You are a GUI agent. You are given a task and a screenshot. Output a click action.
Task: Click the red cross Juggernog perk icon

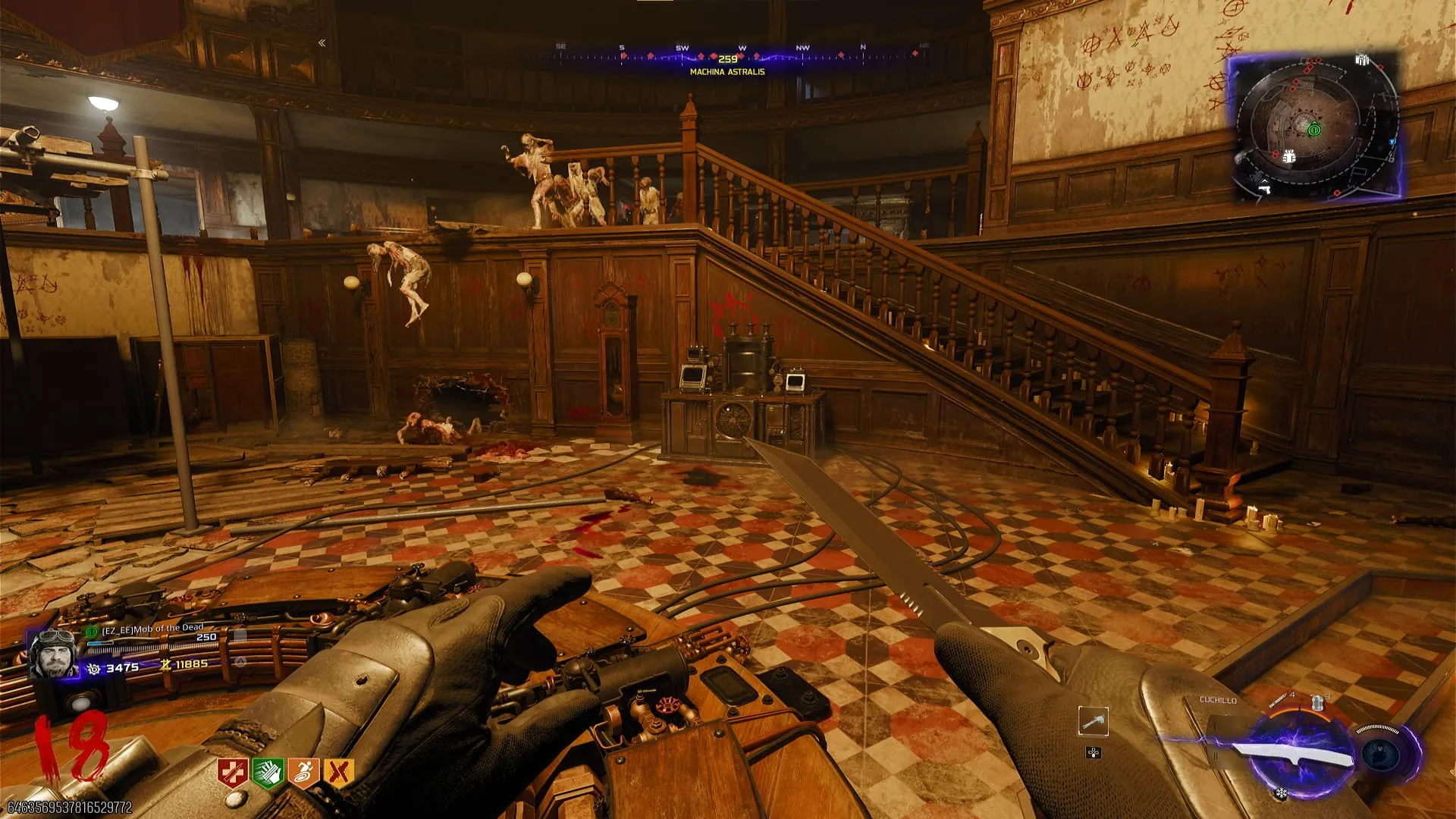[232, 773]
